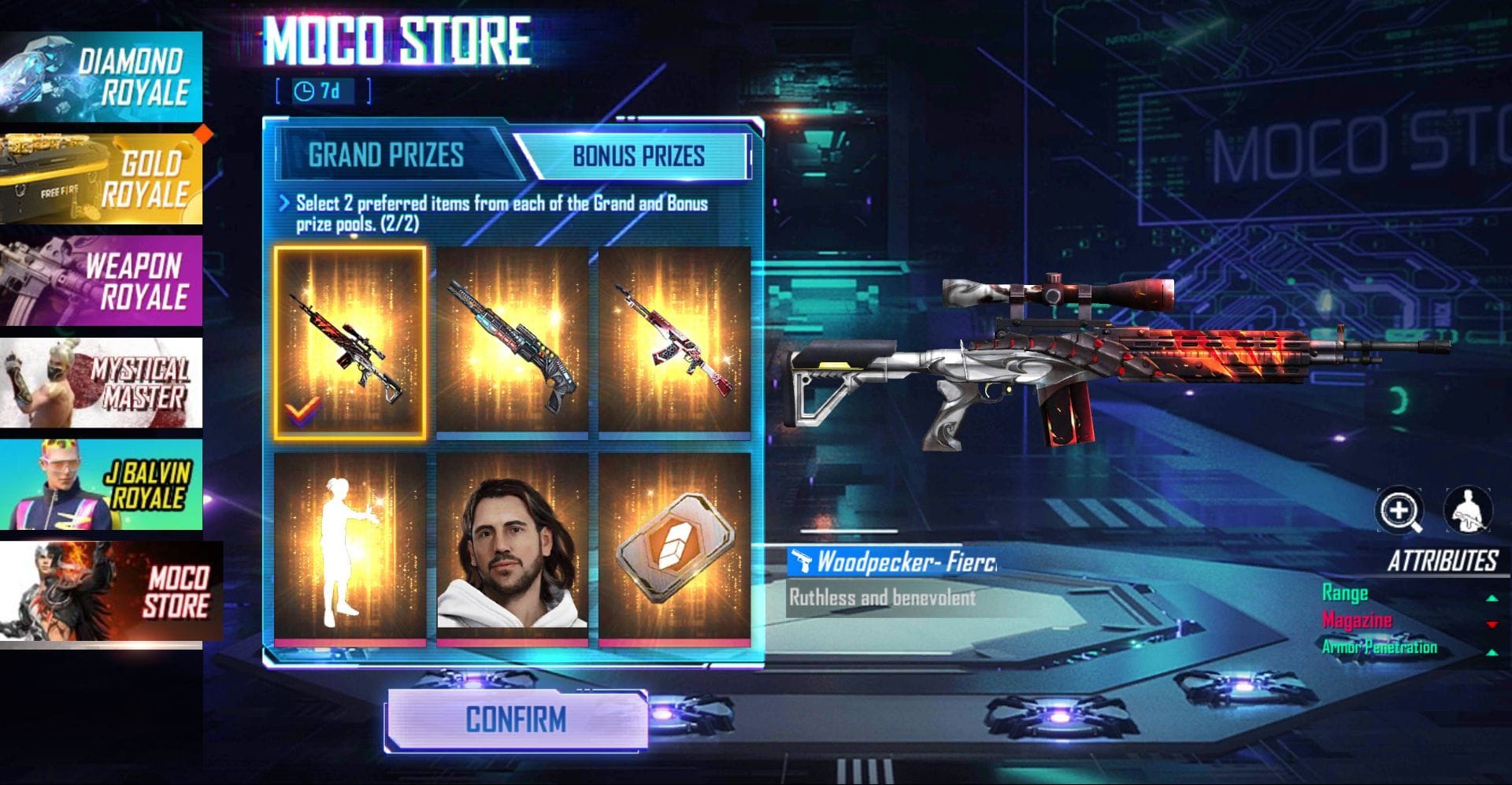Image resolution: width=1512 pixels, height=785 pixels.
Task: Open the Mystical Master section
Action: [x=102, y=383]
